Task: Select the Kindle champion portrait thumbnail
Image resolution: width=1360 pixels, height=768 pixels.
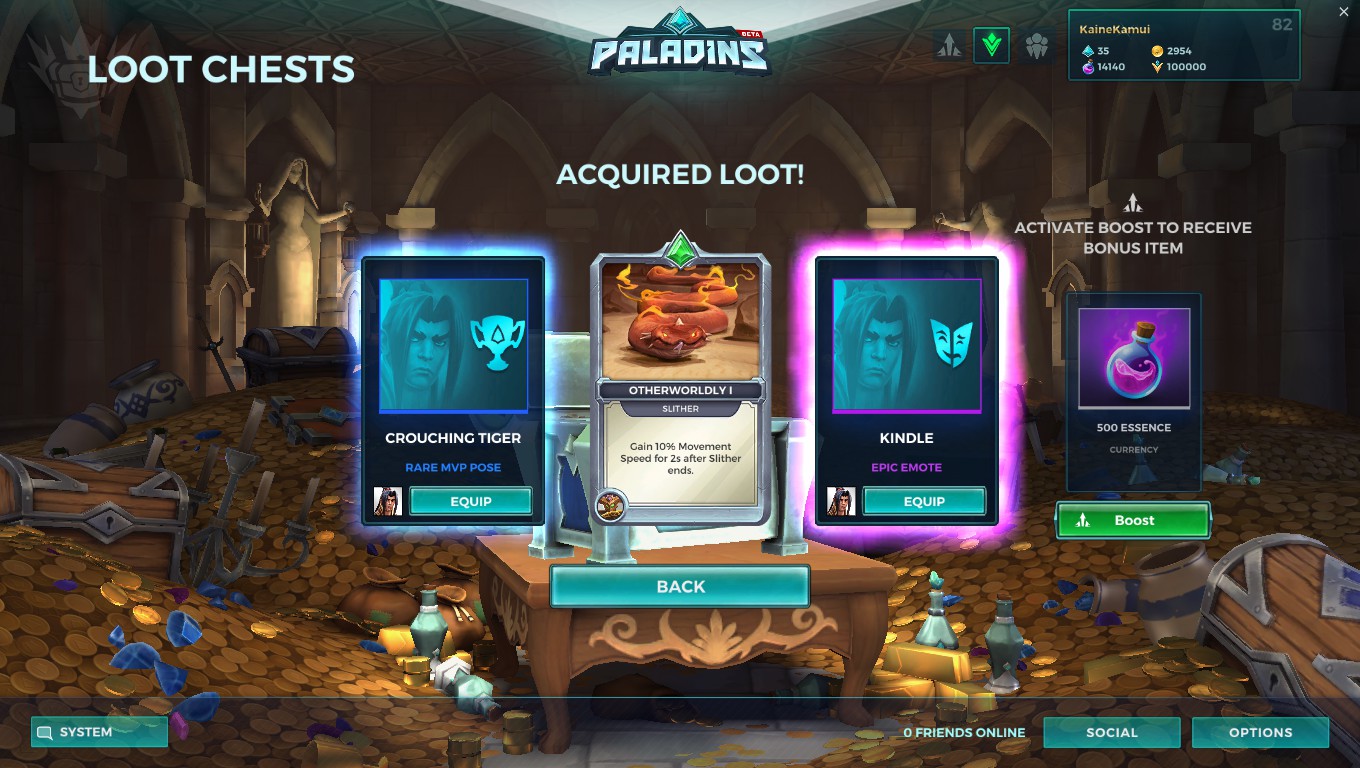Action: pyautogui.click(x=840, y=501)
